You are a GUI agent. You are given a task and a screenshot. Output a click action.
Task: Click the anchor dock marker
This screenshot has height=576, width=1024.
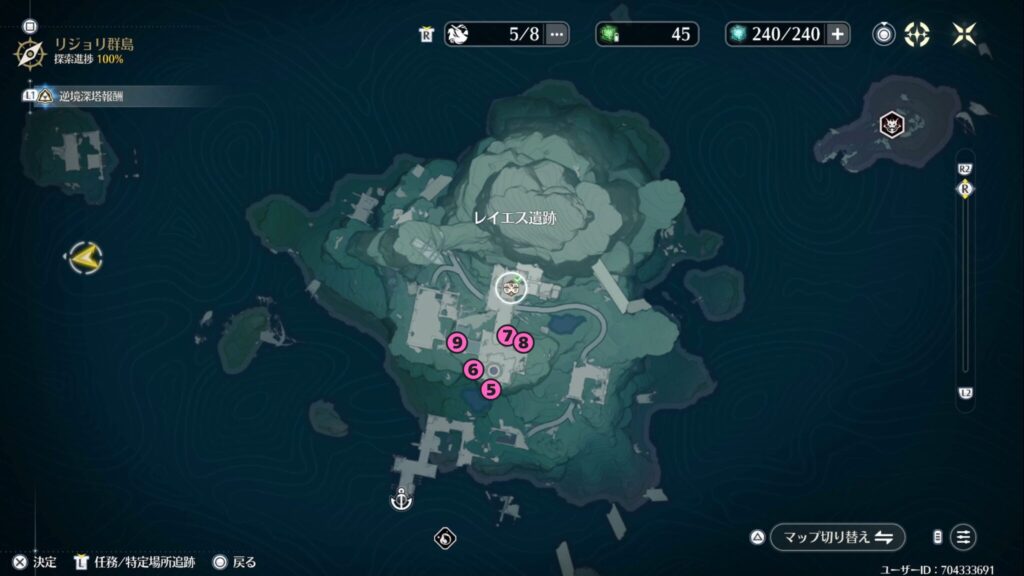pyautogui.click(x=401, y=498)
